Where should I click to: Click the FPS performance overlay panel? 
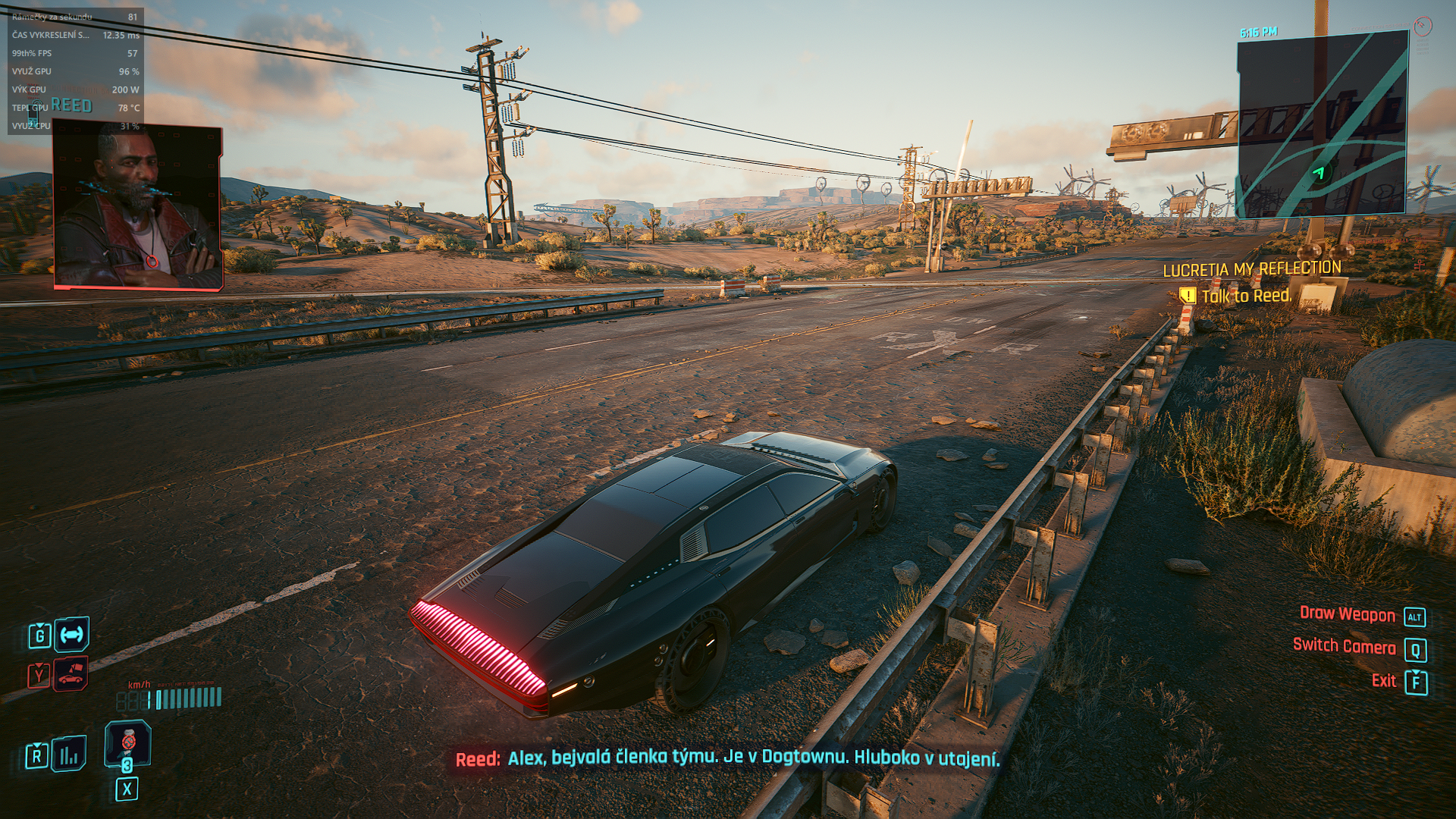tap(75, 71)
